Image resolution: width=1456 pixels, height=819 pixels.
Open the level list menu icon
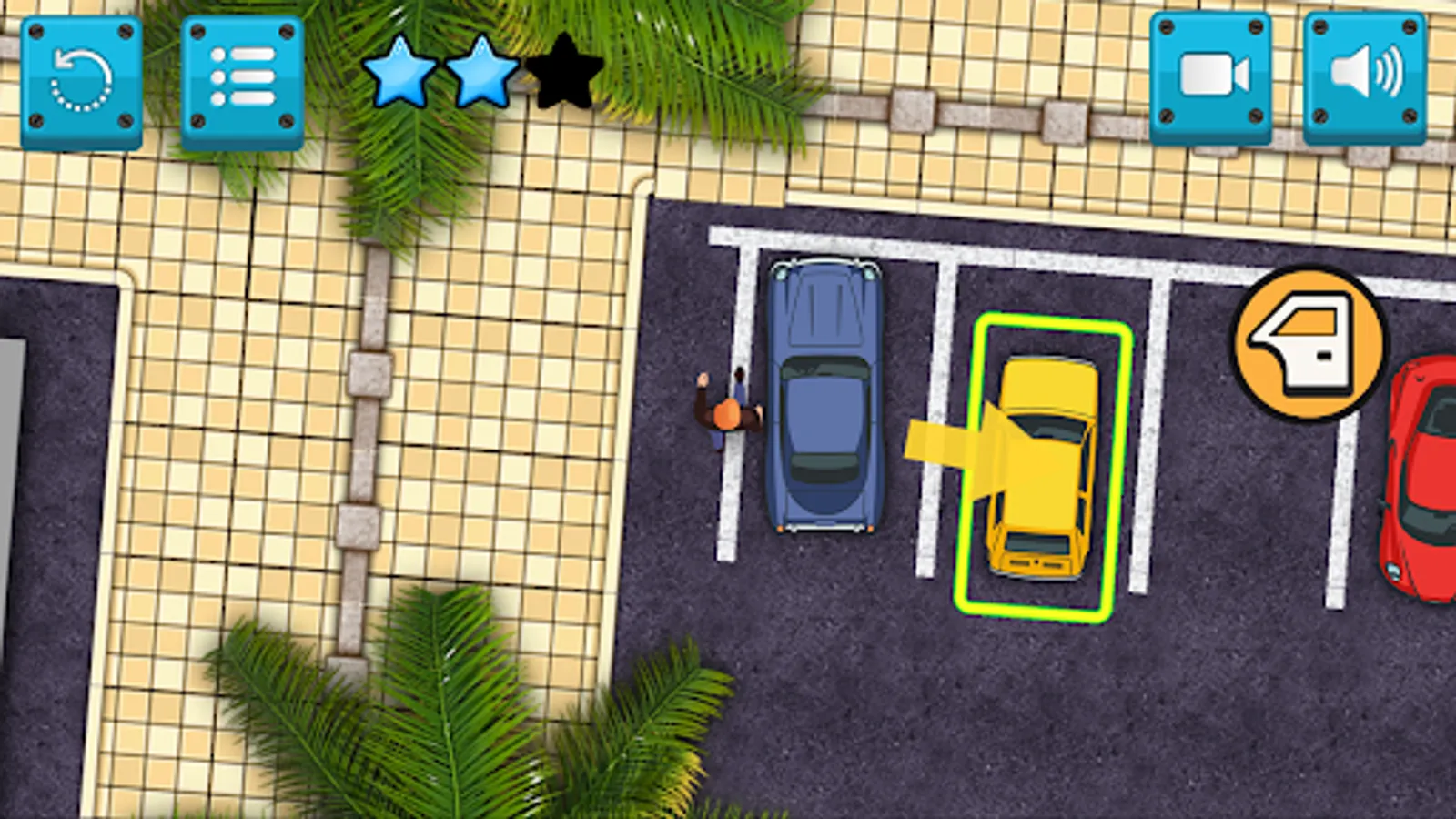tap(242, 77)
